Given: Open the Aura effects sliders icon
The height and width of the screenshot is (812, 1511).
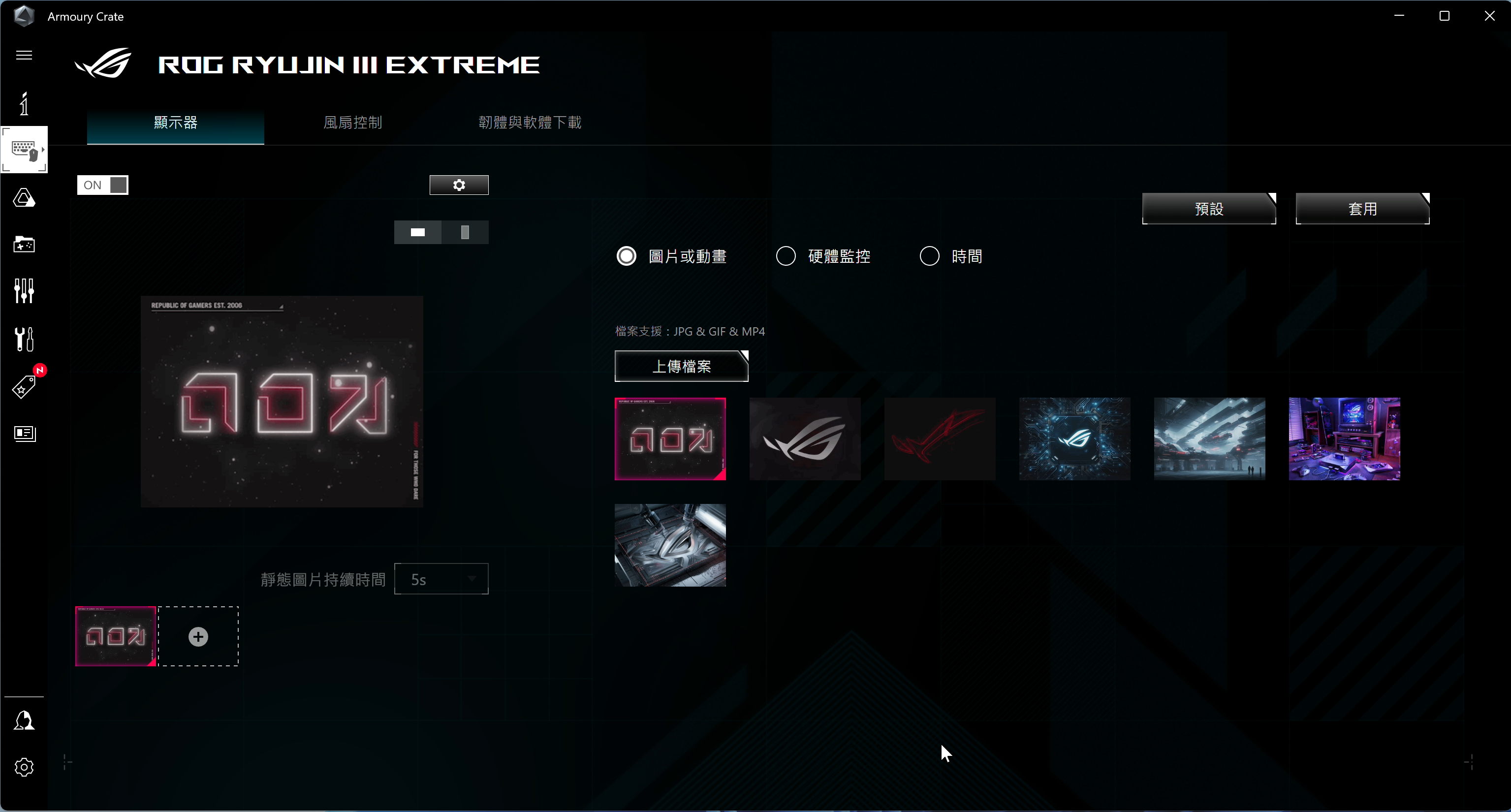Looking at the screenshot, I should (x=24, y=290).
